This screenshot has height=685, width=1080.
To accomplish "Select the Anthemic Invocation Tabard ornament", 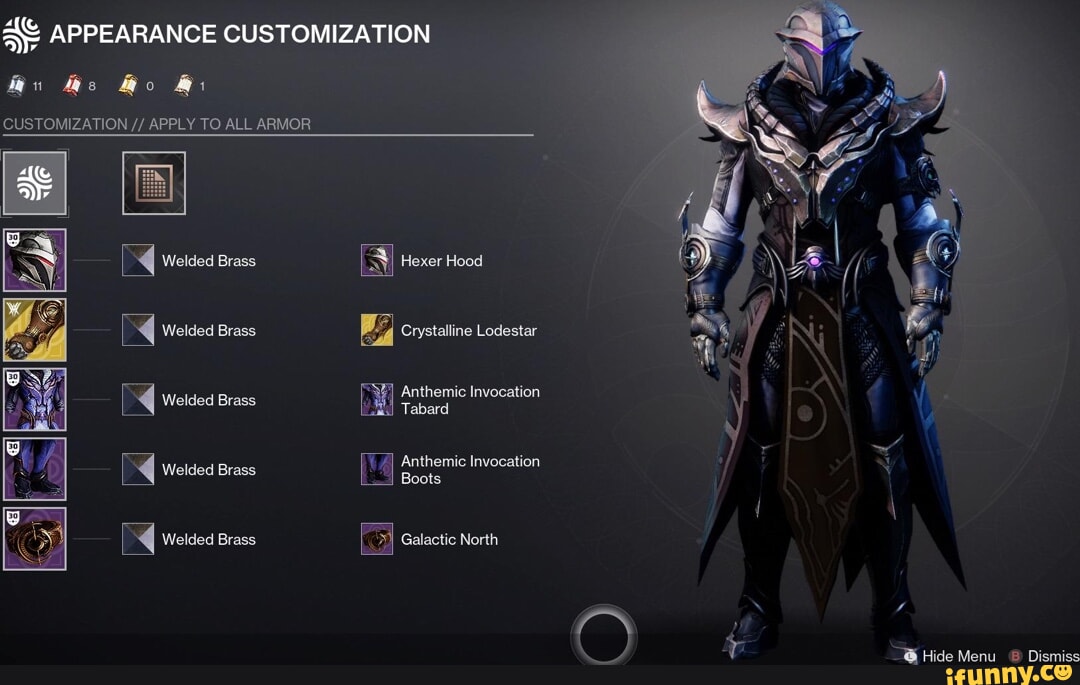I will coord(377,400).
